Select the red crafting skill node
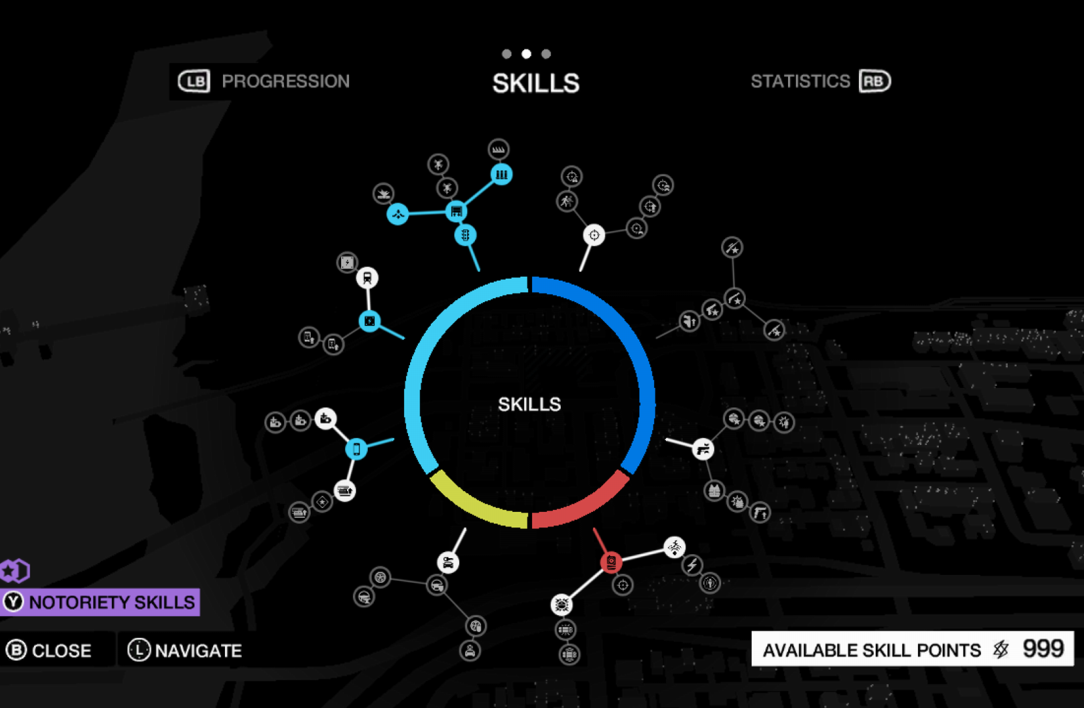Image resolution: width=1084 pixels, height=708 pixels. coord(611,562)
